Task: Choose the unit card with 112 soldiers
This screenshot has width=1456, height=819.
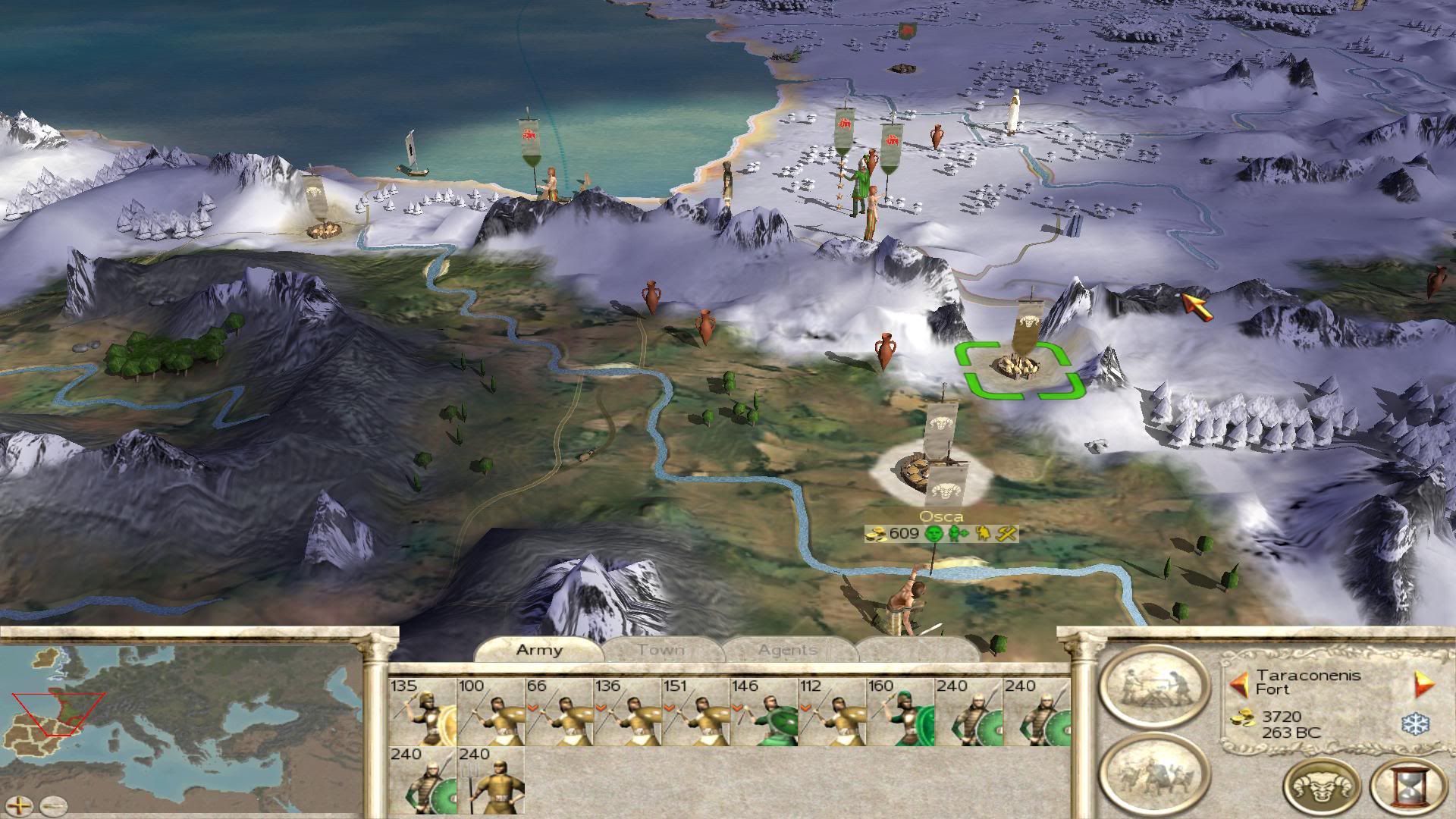Action: click(x=832, y=712)
